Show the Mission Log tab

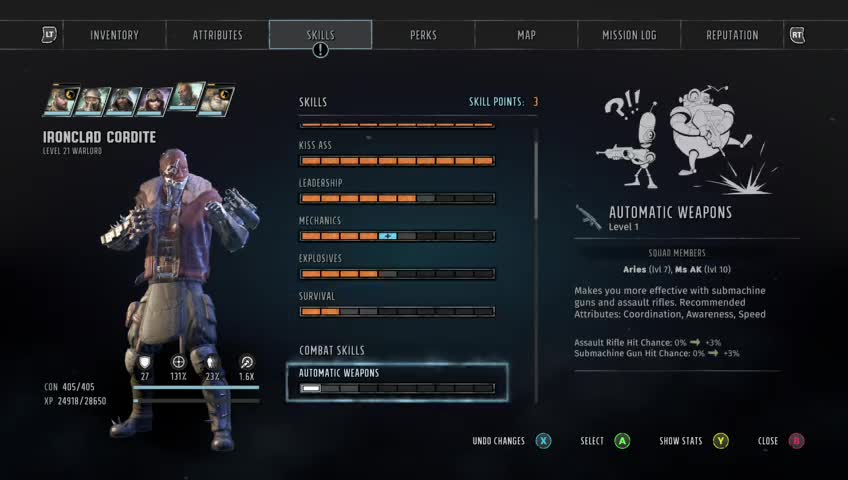(x=629, y=35)
